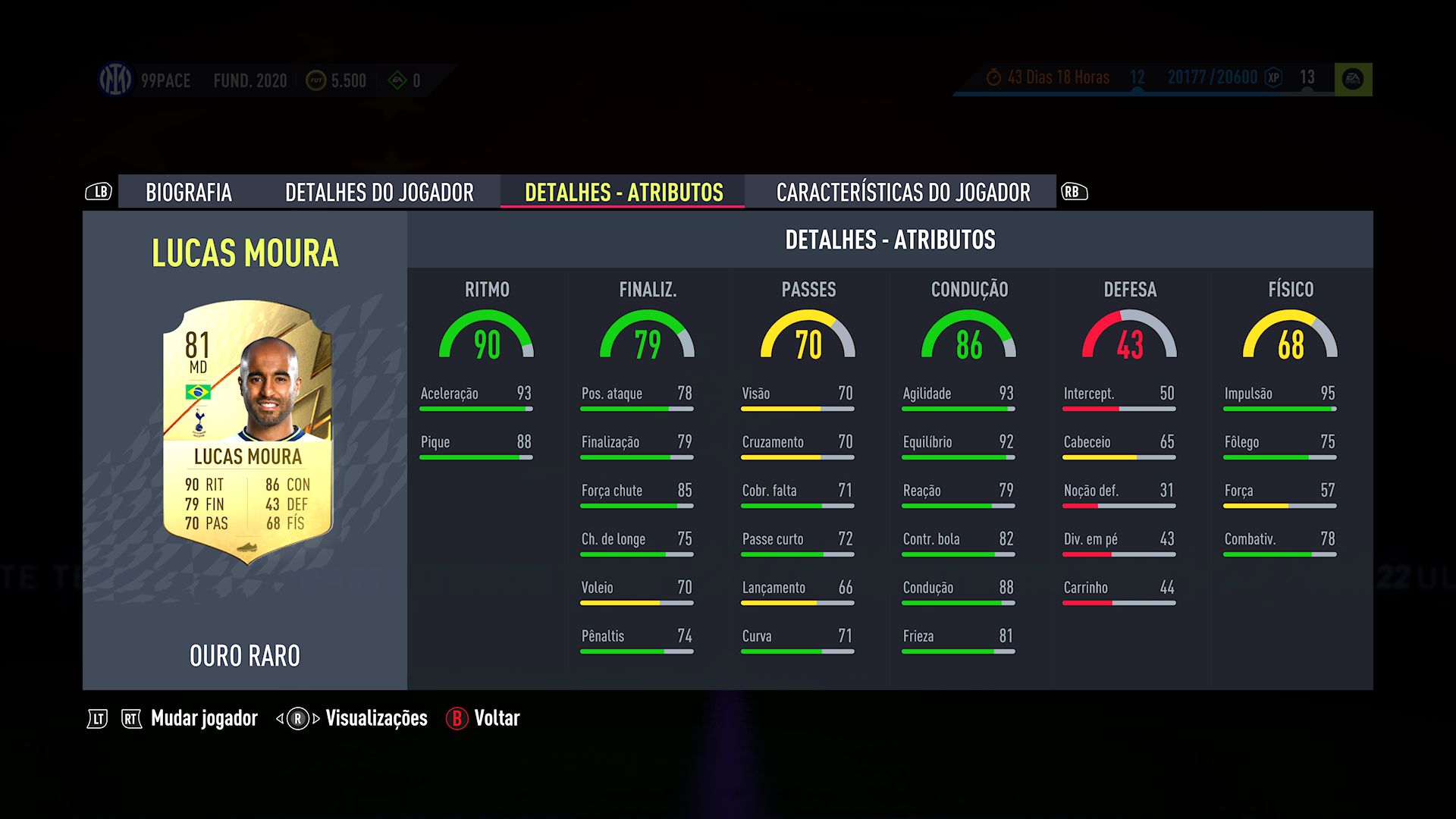Click the clock icon beside 43 Dias 18 Horas
This screenshot has width=1456, height=819.
click(992, 77)
